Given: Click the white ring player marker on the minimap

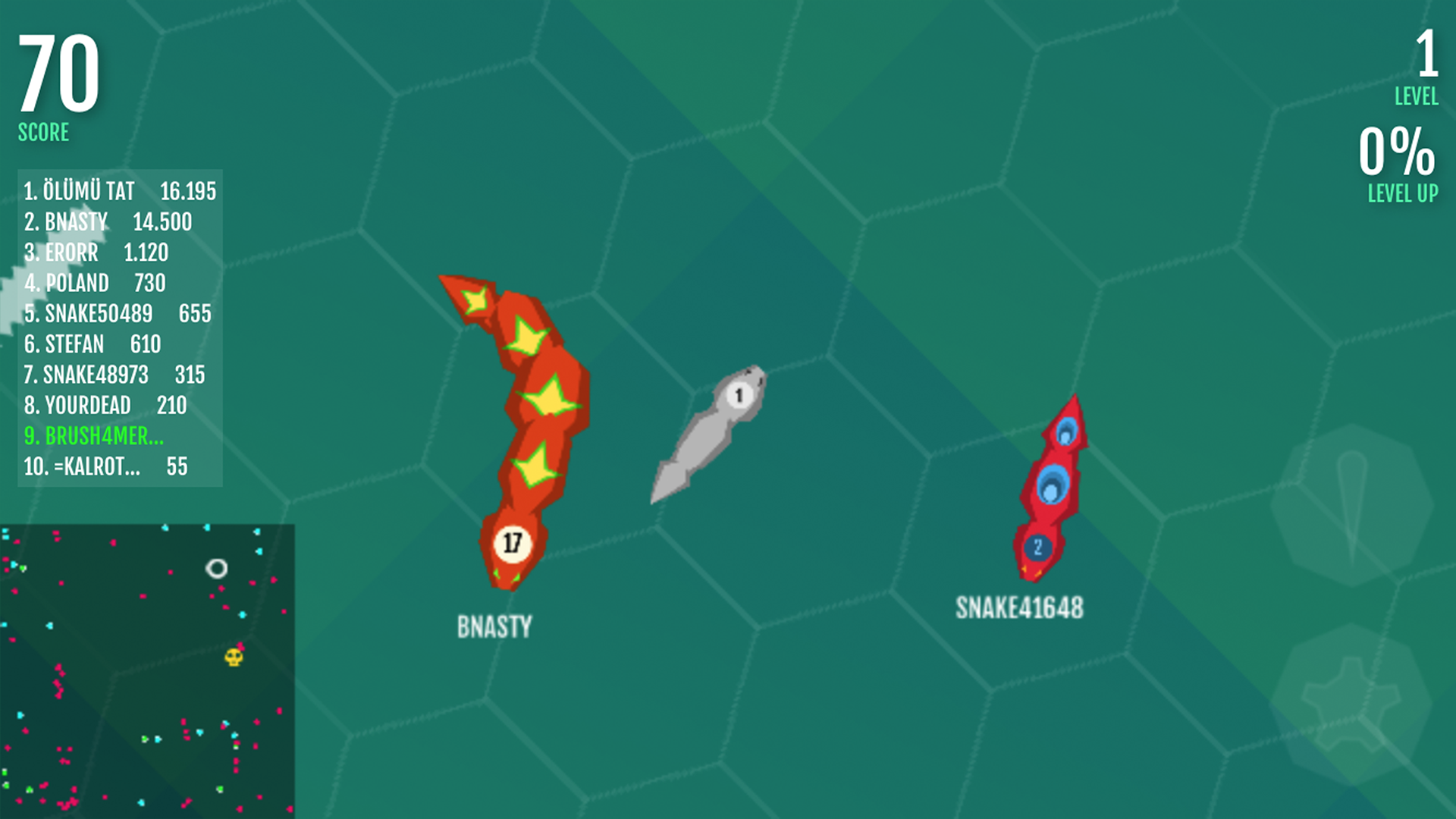Looking at the screenshot, I should pyautogui.click(x=218, y=568).
